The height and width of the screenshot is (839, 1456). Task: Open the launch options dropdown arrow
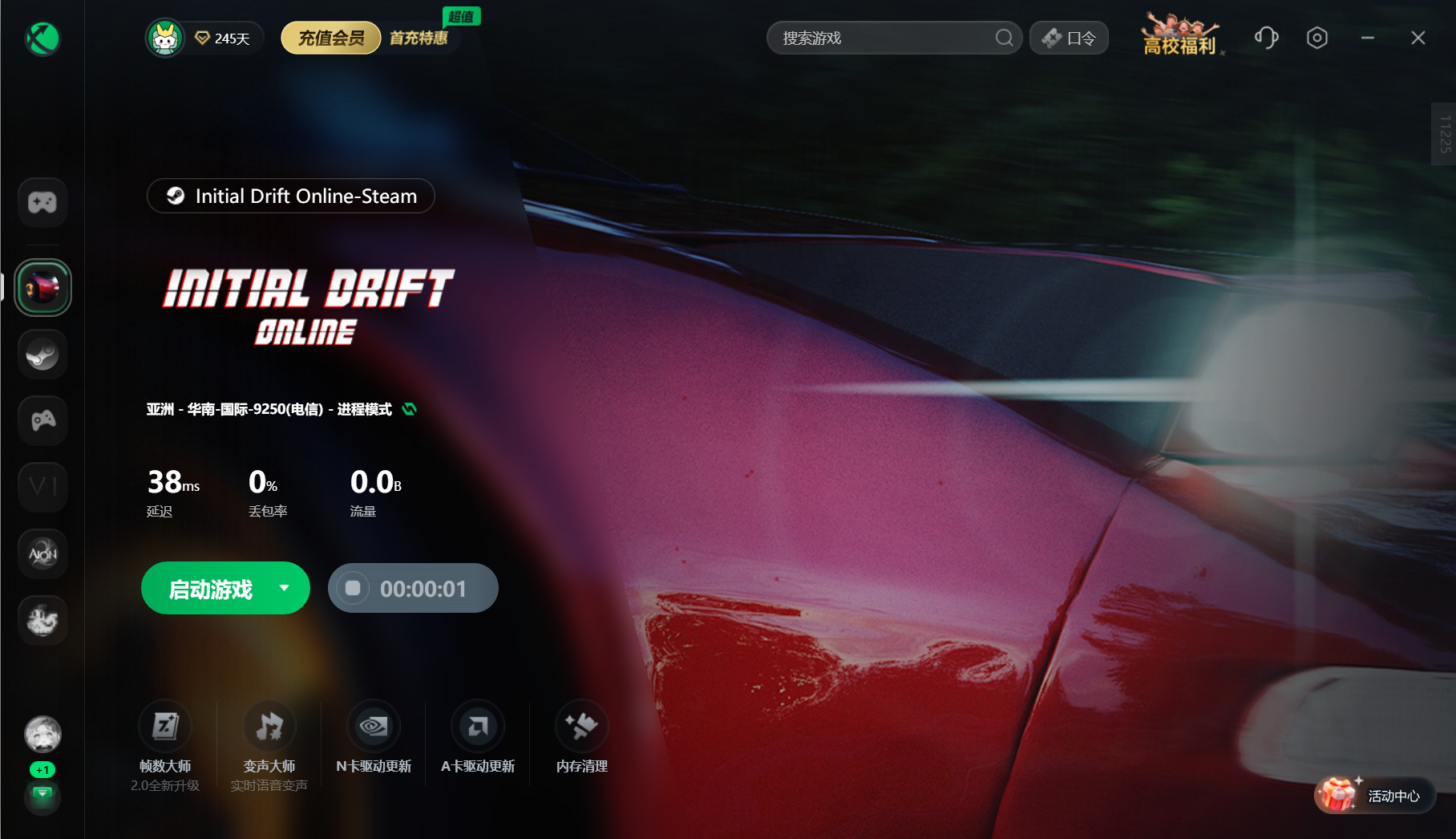[x=285, y=588]
